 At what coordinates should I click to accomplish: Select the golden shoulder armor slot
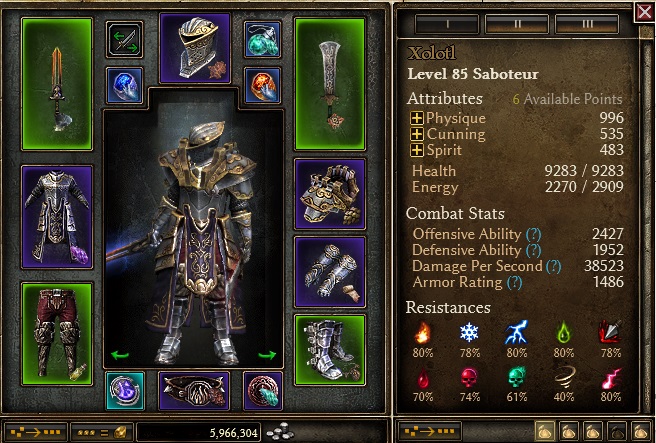pos(330,192)
